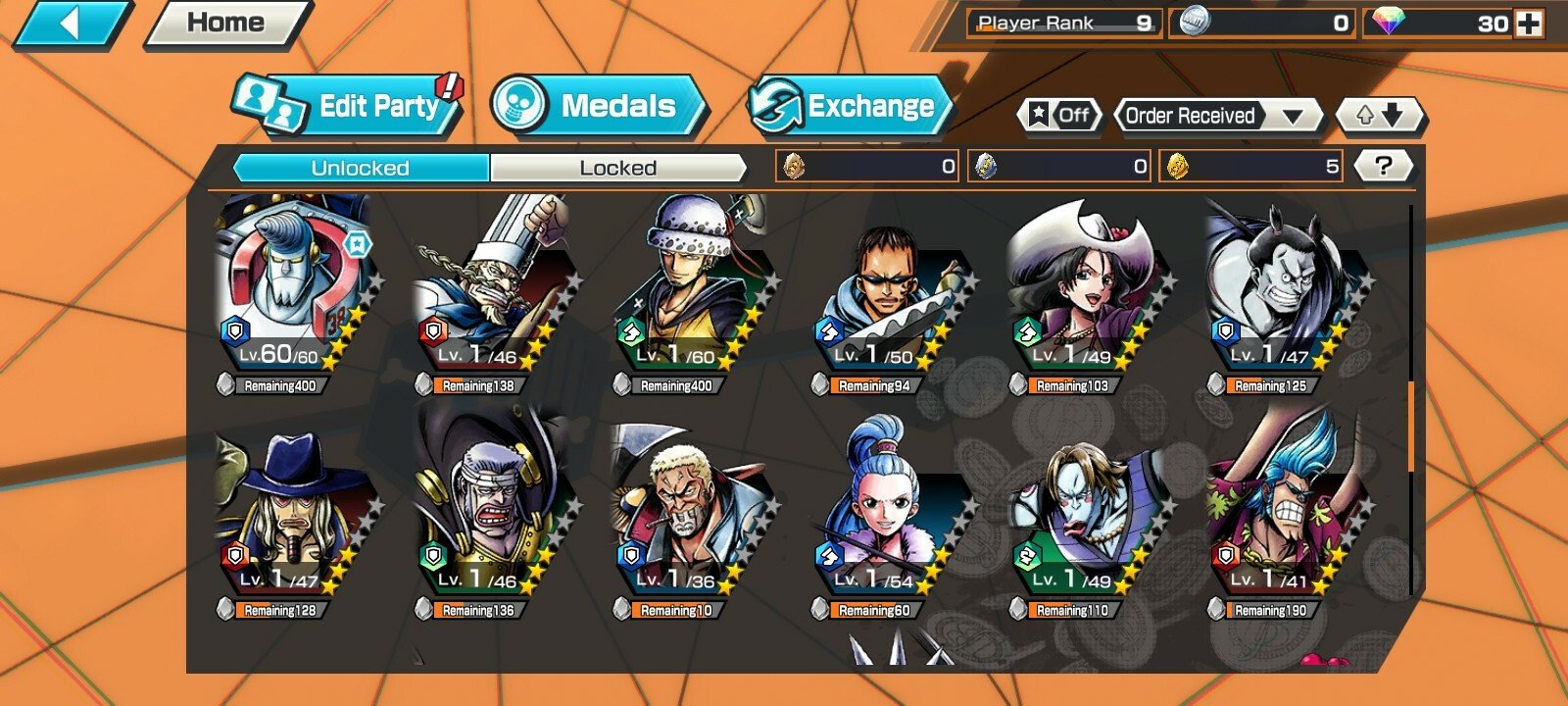
Task: Go back using the arrow button
Action: click(71, 24)
